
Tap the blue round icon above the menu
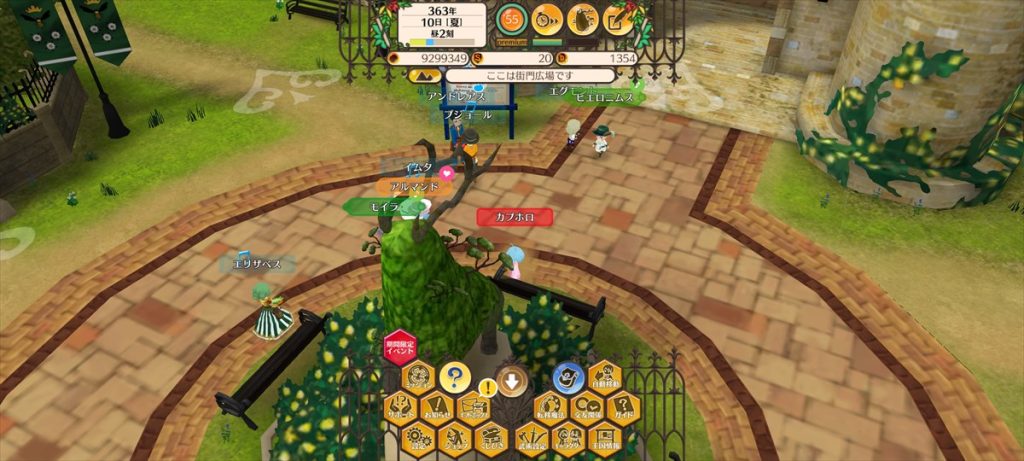(x=566, y=377)
